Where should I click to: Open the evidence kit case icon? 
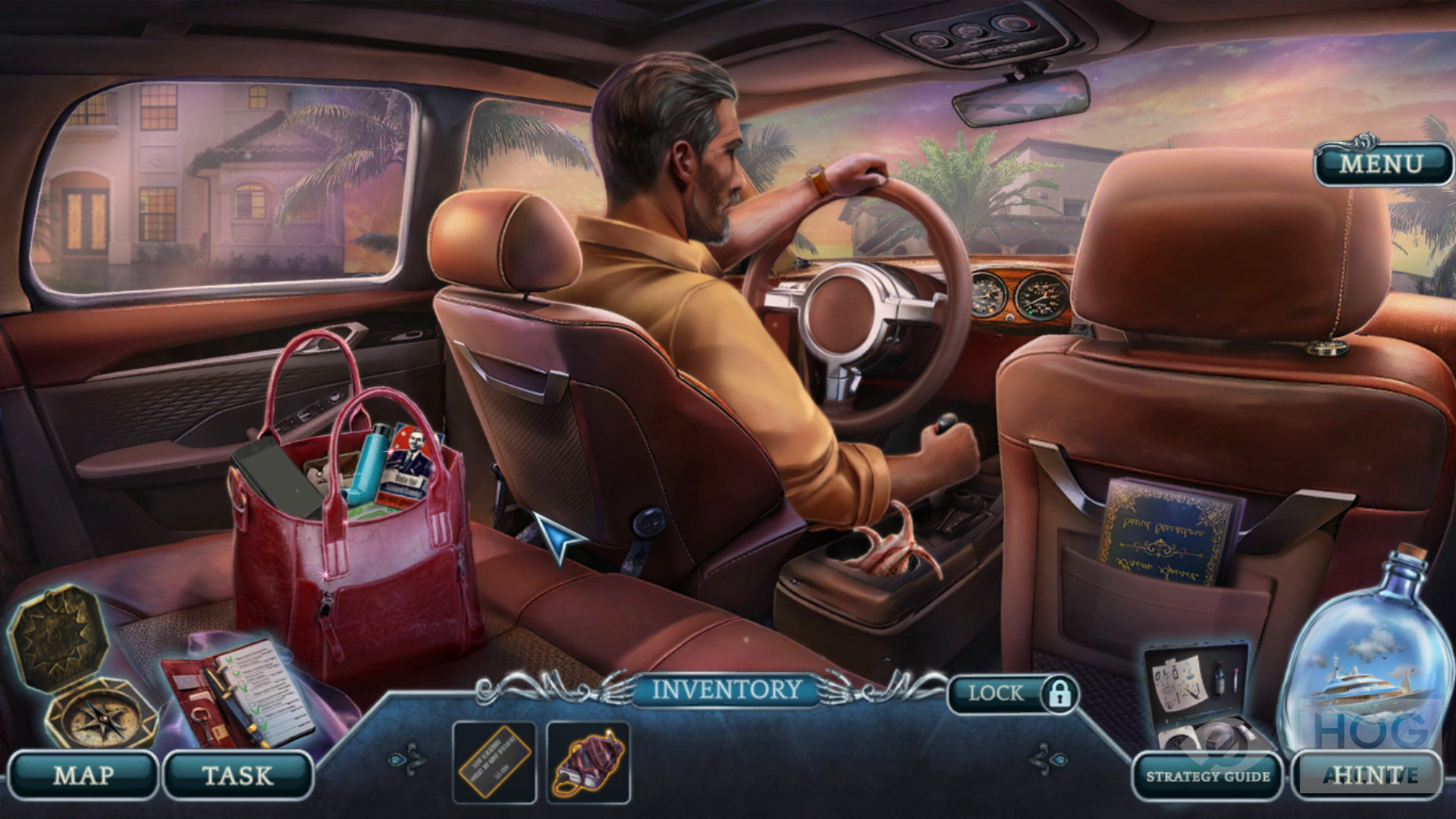tap(1202, 694)
